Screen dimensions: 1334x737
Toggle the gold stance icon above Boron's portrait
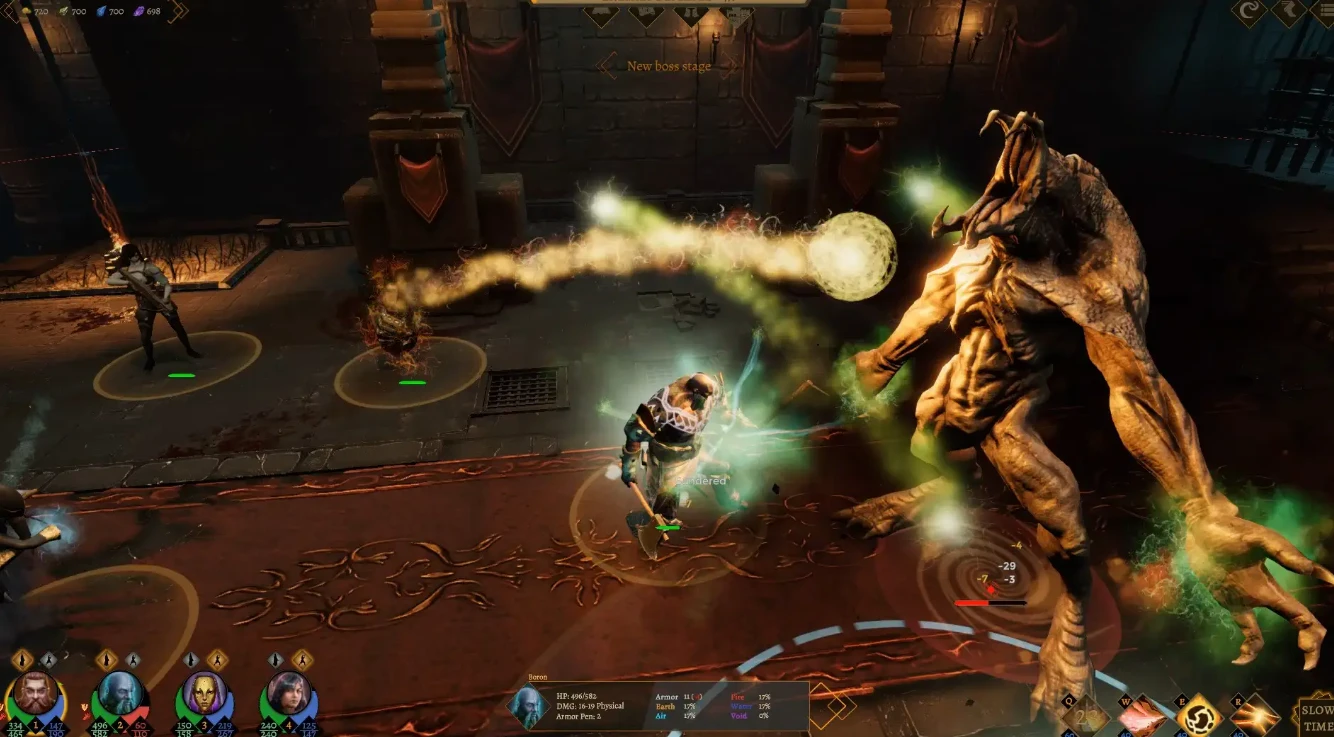(x=106, y=660)
